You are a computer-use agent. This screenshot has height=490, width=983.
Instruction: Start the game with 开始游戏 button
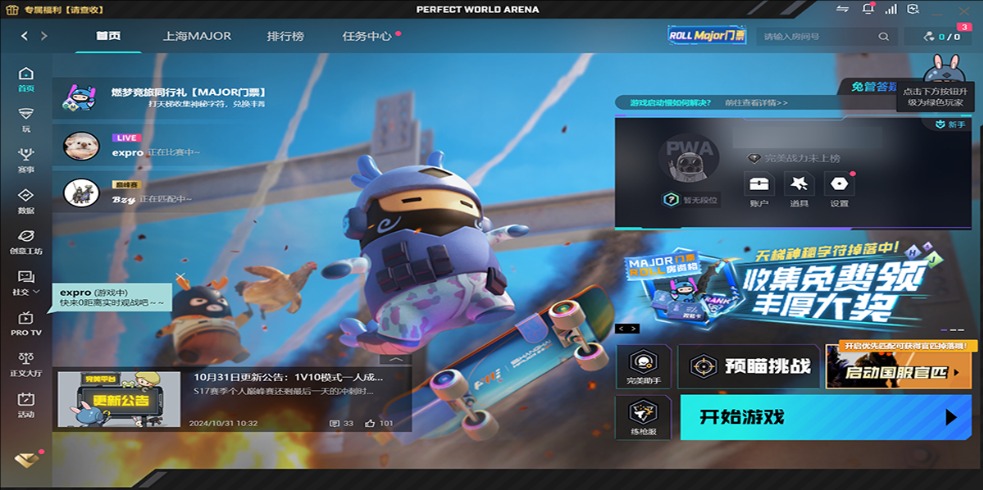coord(825,417)
